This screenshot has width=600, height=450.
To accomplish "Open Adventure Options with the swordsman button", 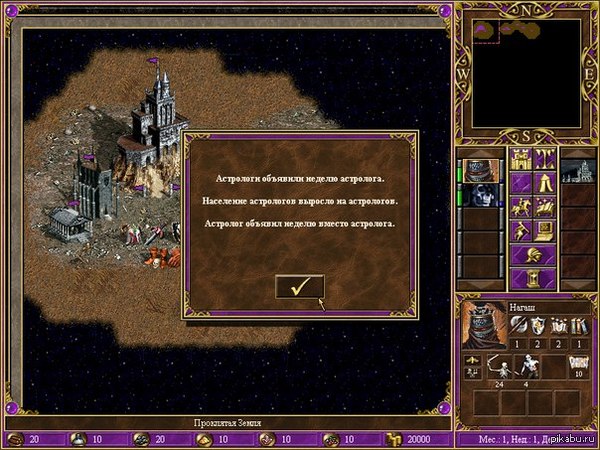I will [x=520, y=230].
